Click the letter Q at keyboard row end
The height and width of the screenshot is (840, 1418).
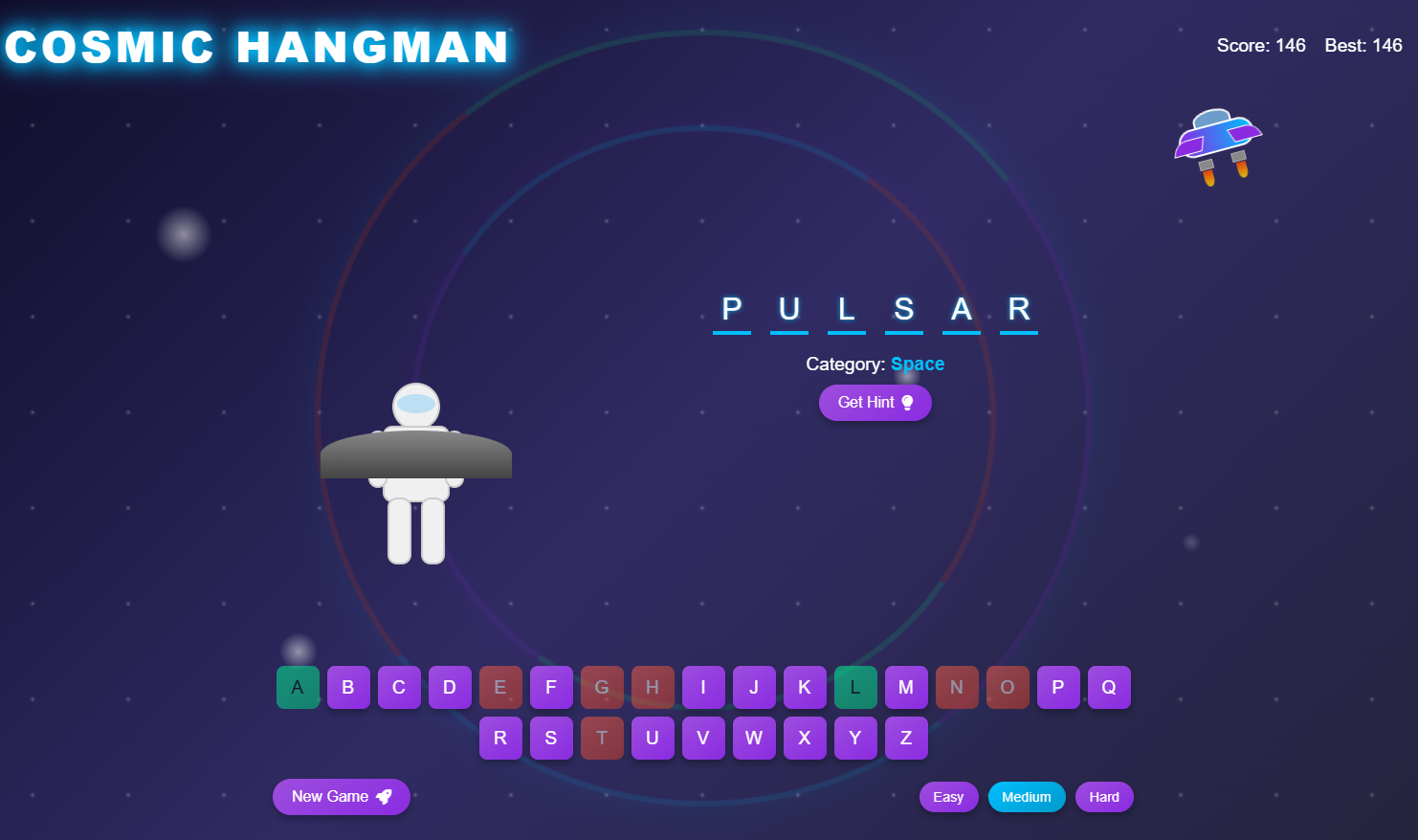coord(1109,687)
